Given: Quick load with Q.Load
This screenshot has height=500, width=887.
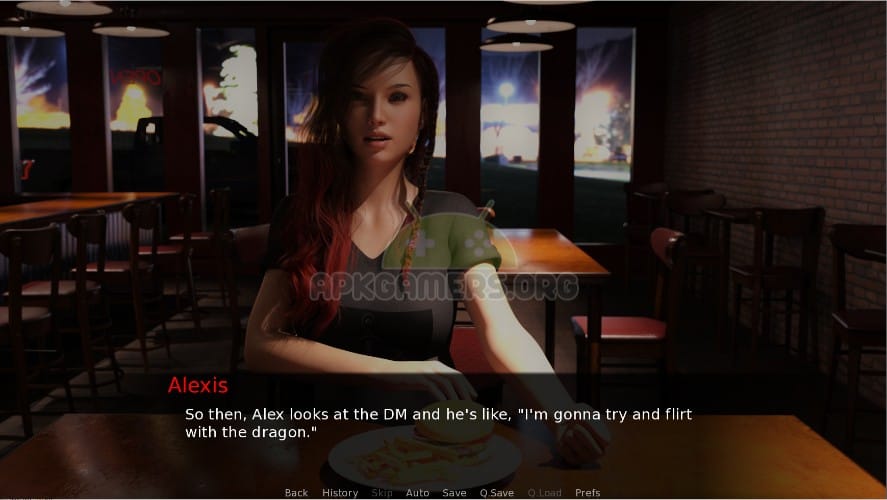Looking at the screenshot, I should pos(545,493).
